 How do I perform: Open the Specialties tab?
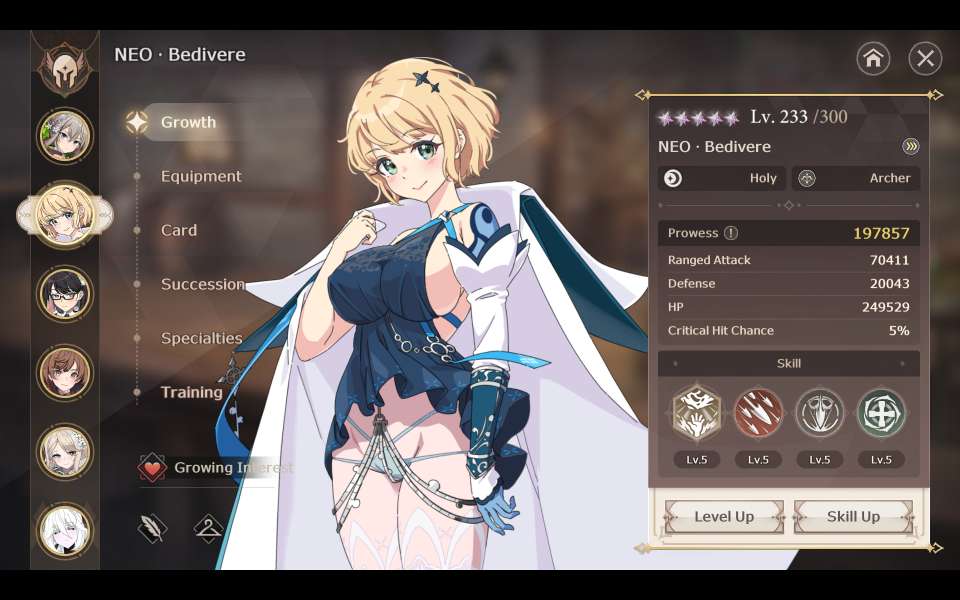point(201,339)
